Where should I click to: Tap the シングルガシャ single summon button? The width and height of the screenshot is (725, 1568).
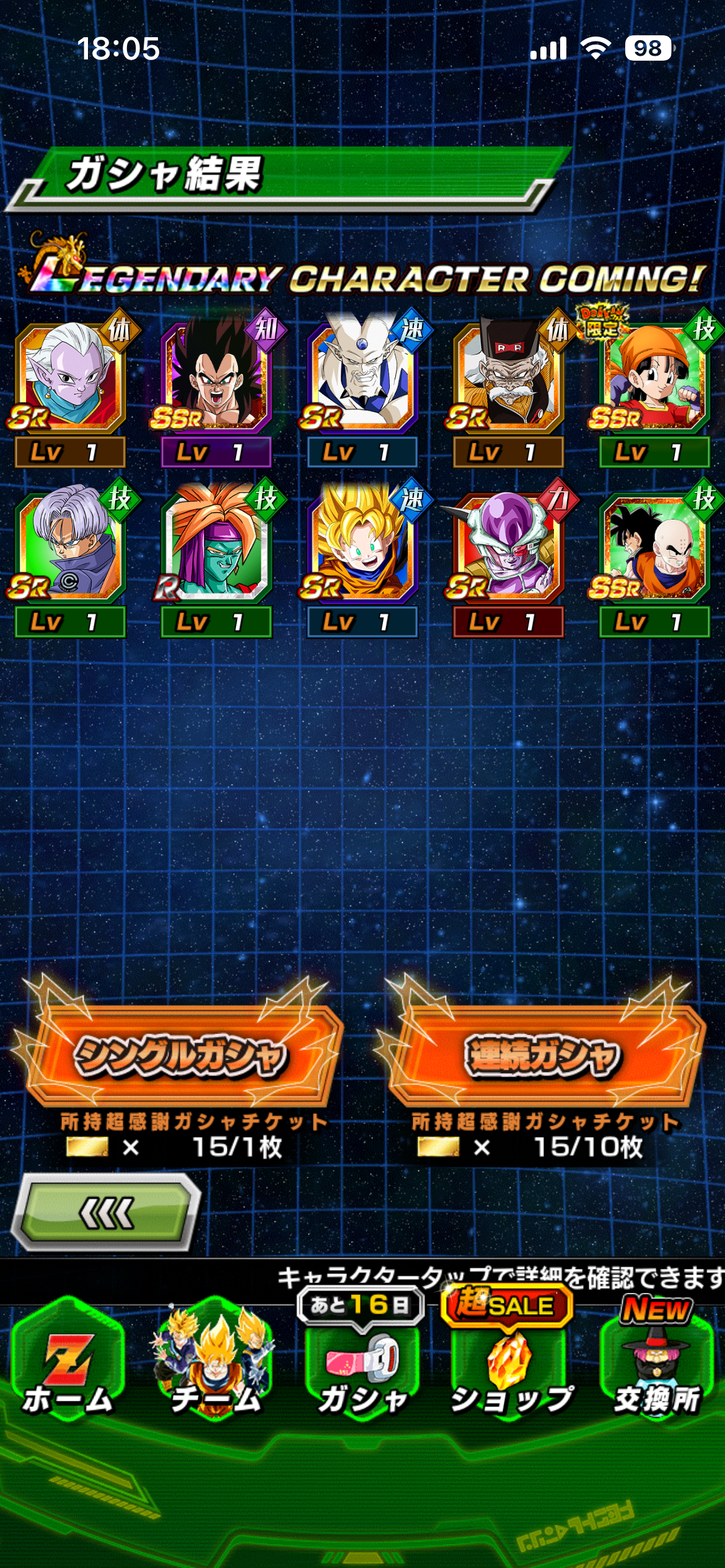(180, 1056)
